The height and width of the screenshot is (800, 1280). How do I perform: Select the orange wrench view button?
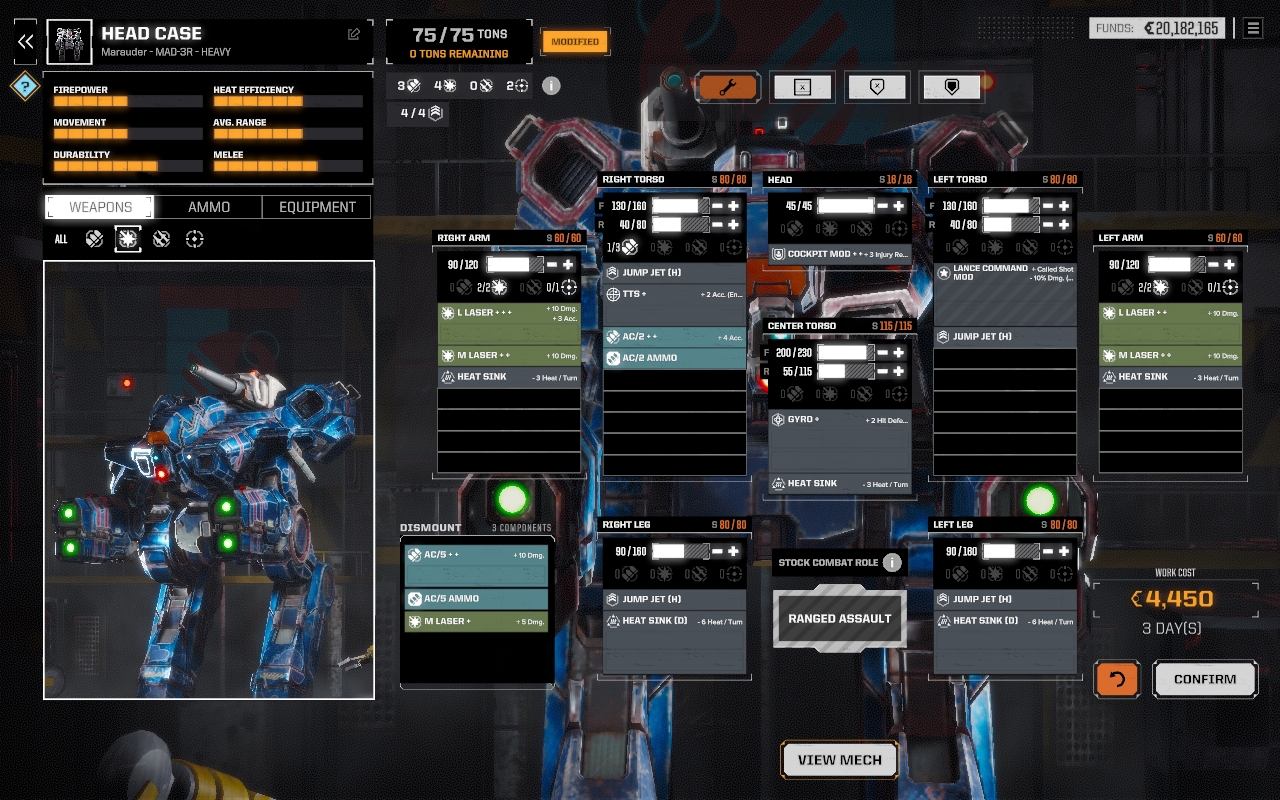(727, 87)
